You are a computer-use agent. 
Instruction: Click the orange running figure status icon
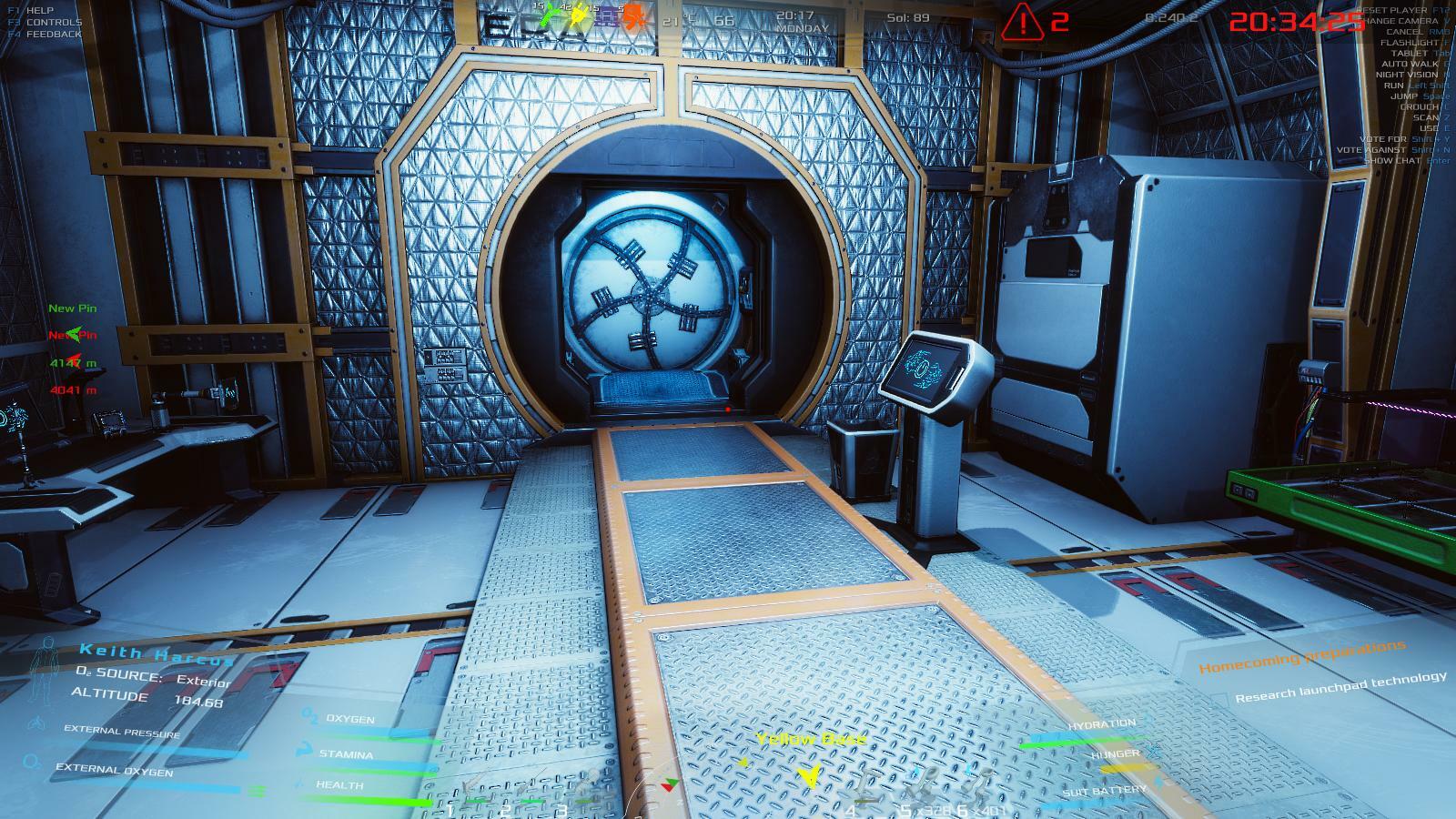(637, 16)
